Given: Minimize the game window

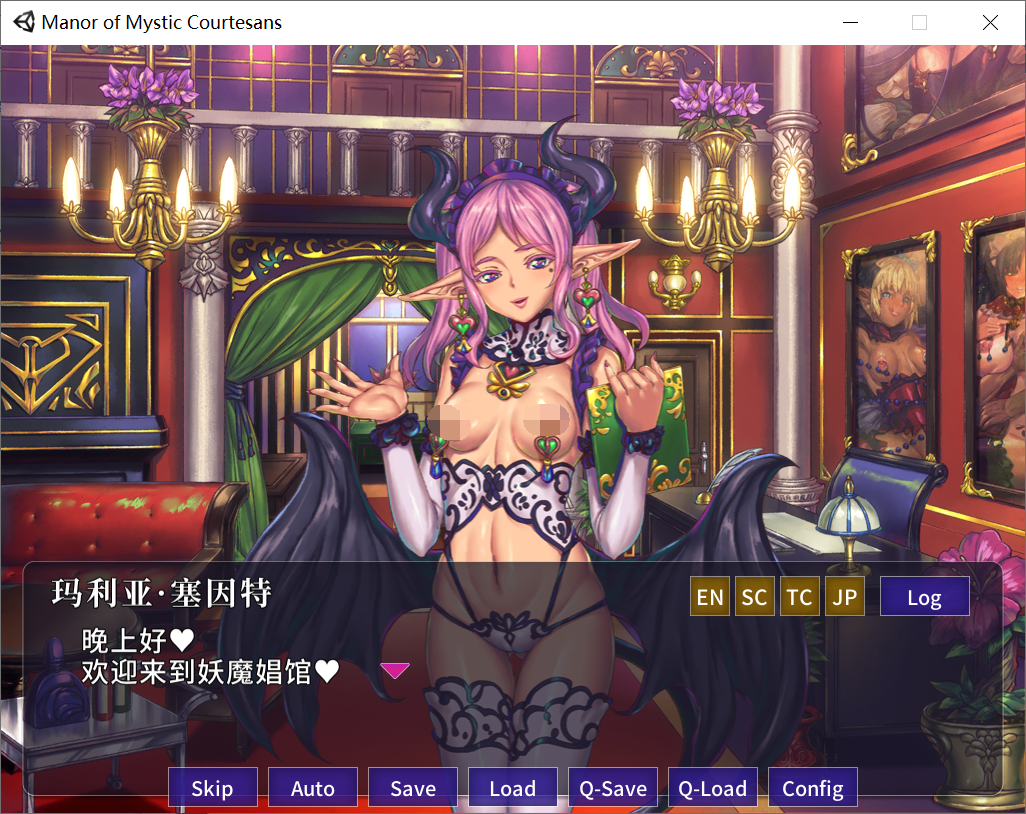Looking at the screenshot, I should [850, 22].
